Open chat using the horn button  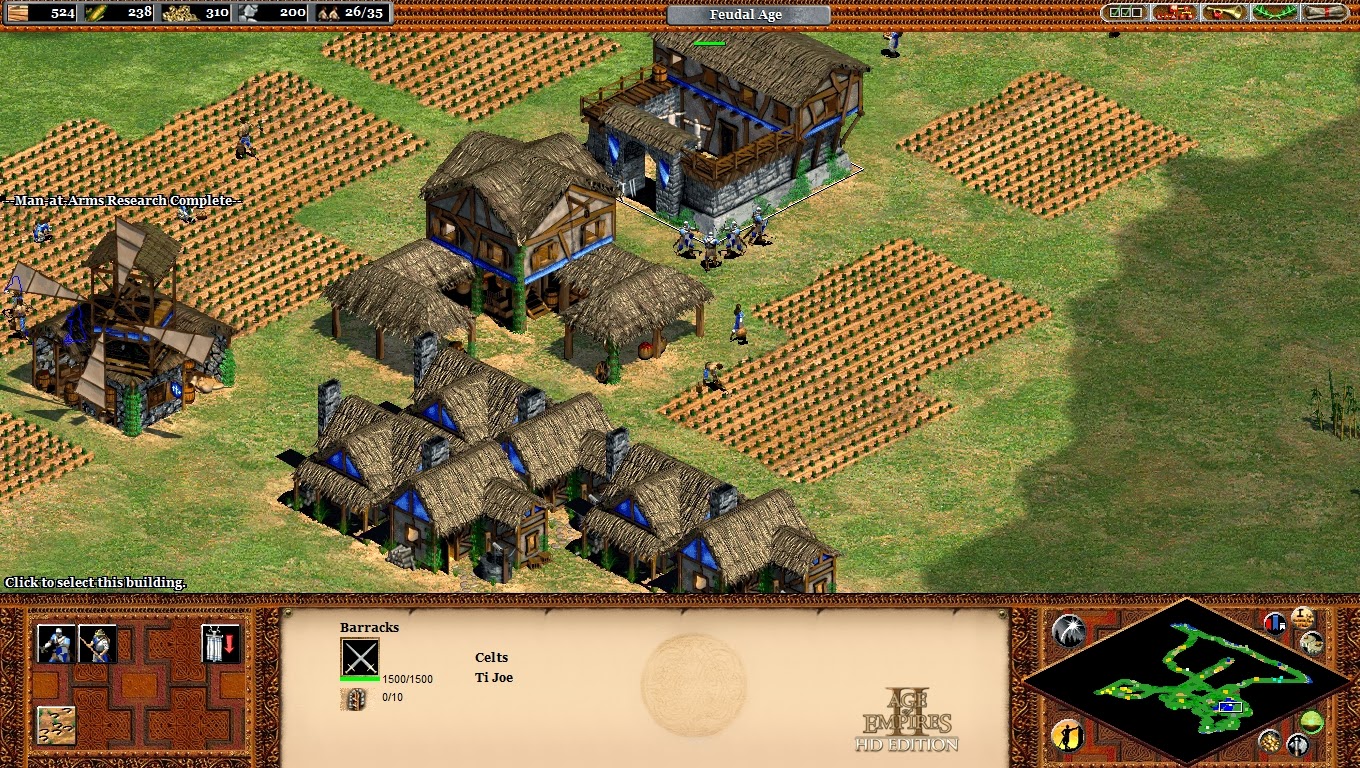coord(1224,13)
